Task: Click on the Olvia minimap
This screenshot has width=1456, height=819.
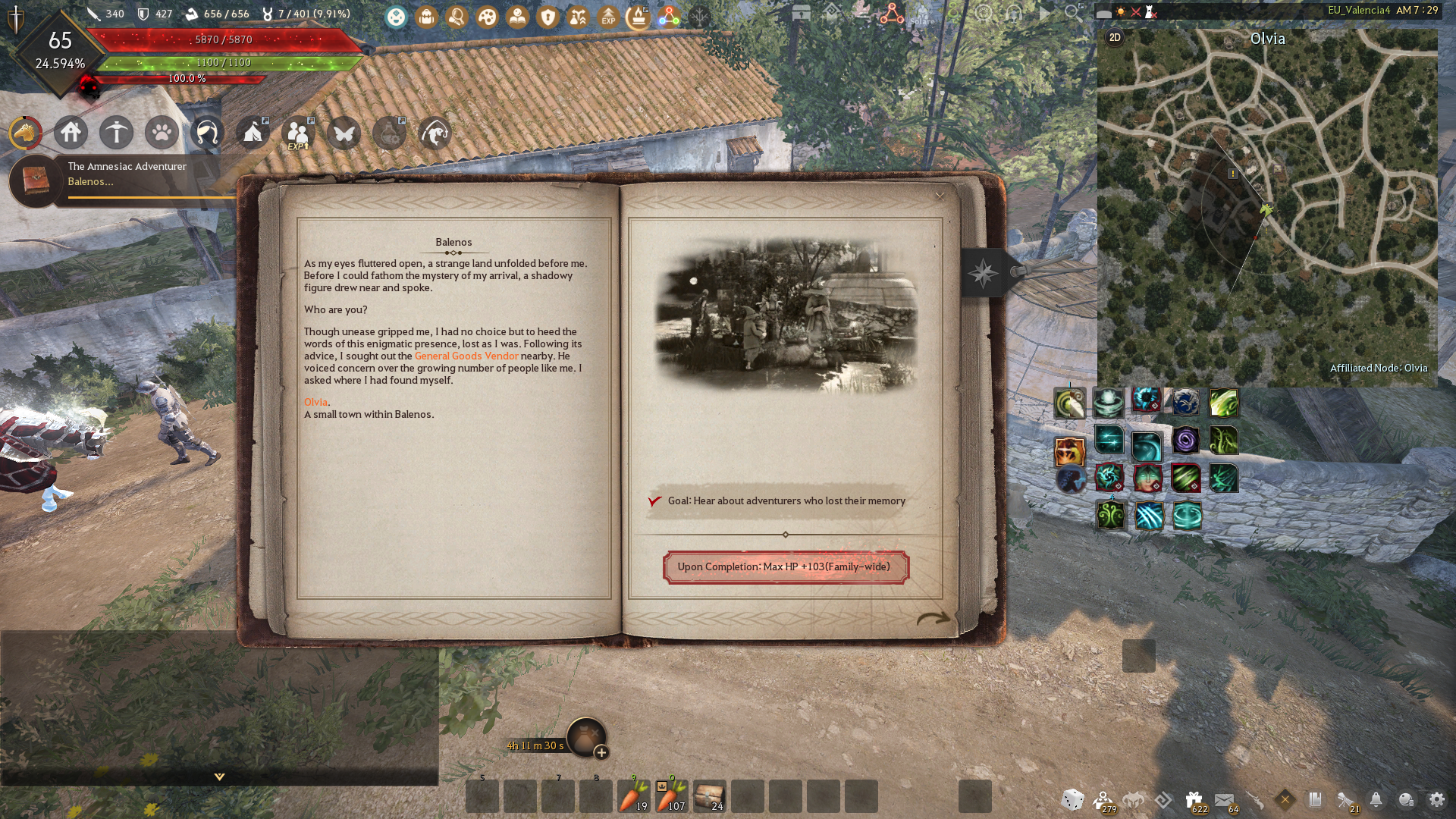Action: (x=1266, y=212)
